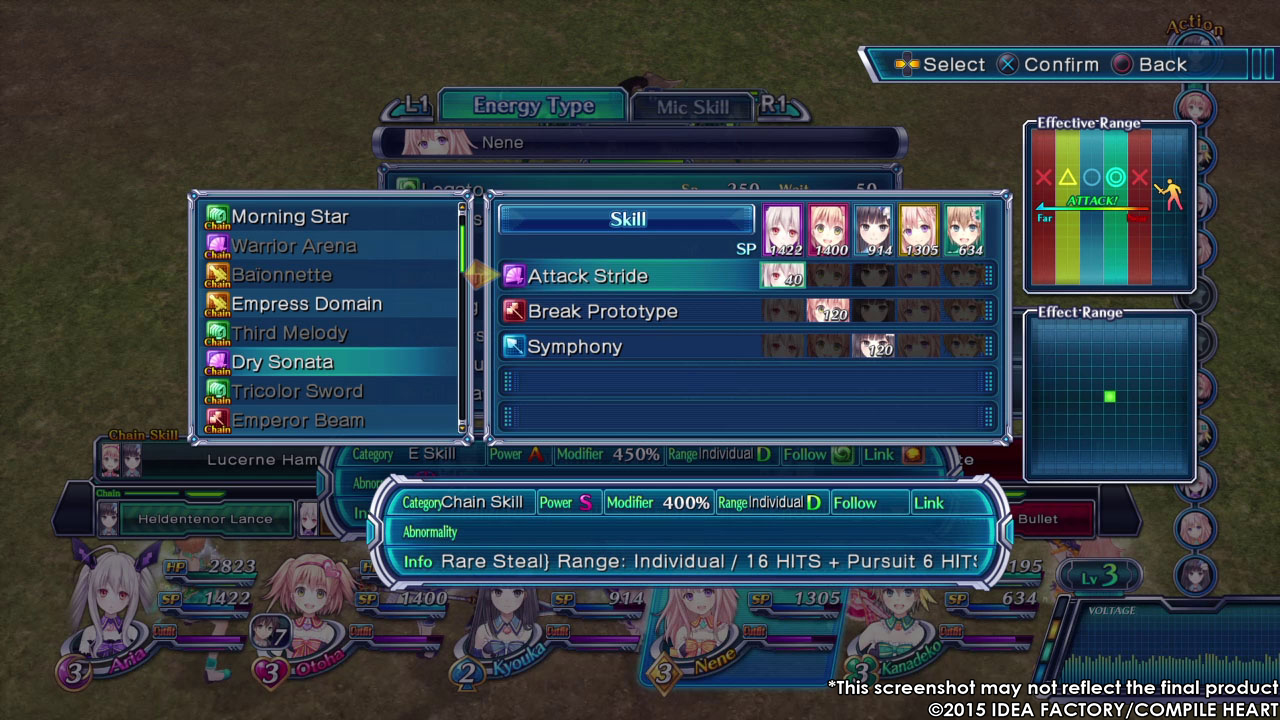Viewport: 1280px width, 720px height.
Task: Choose Warrior Arena from the skill list
Action: [293, 245]
